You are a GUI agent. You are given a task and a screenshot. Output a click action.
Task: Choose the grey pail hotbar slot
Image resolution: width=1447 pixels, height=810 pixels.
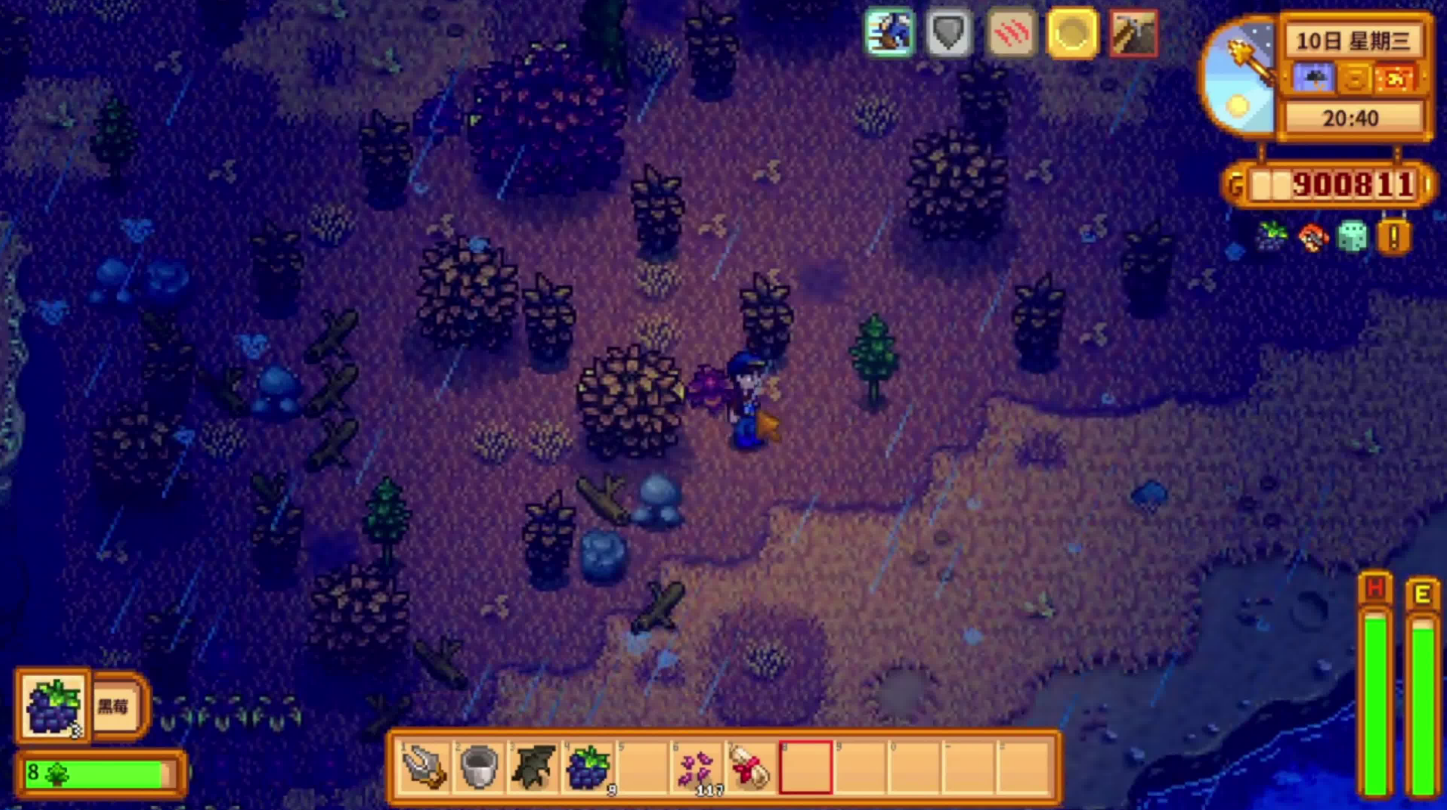pos(479,768)
